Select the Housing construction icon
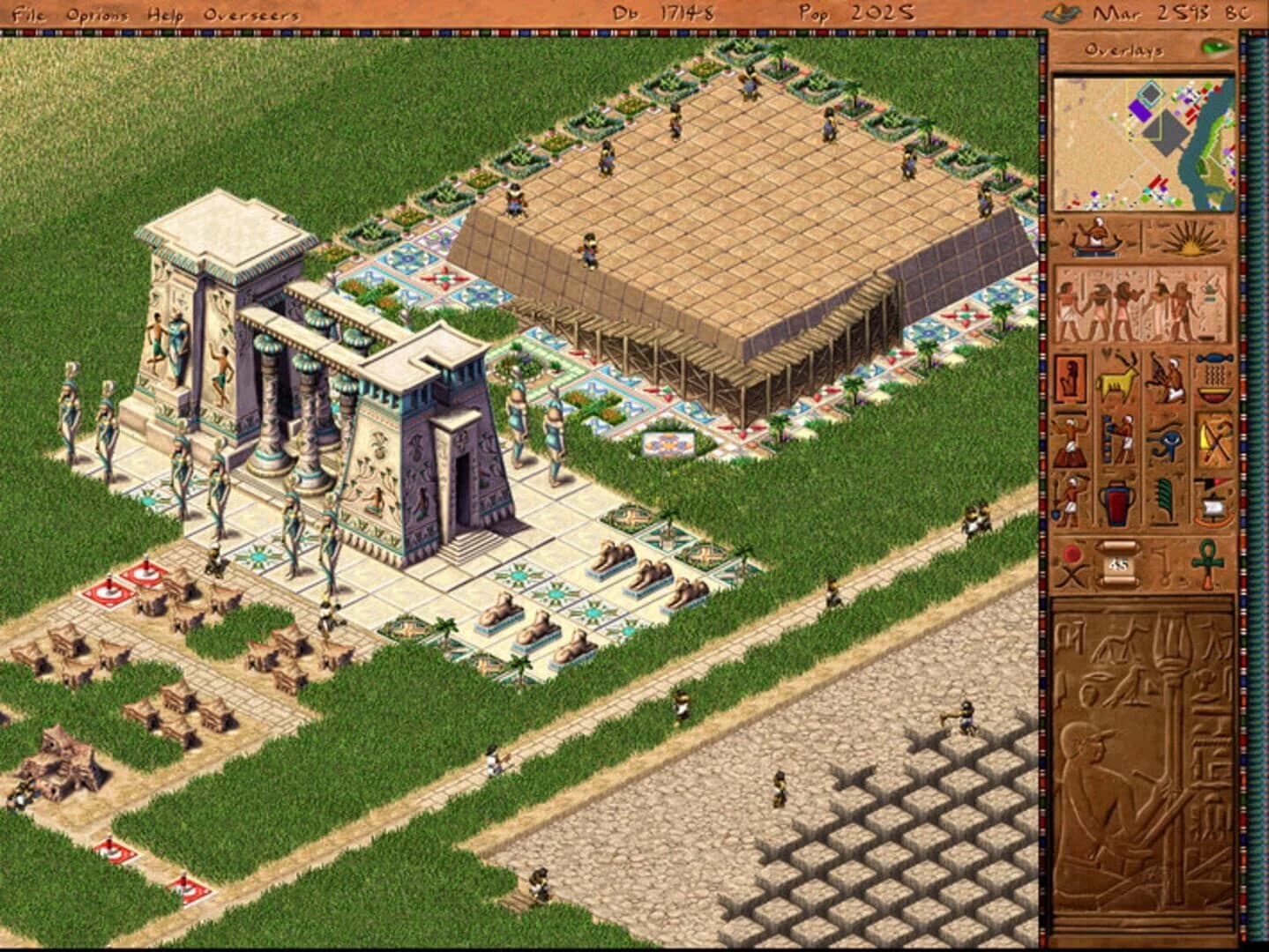The width and height of the screenshot is (1269, 952). click(1070, 379)
